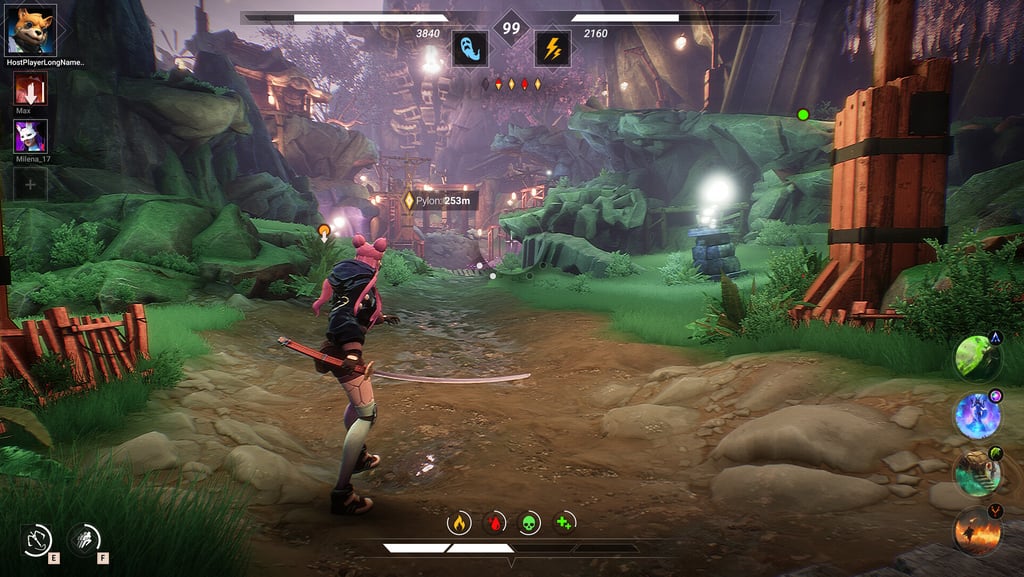
Task: Activate the blue spirit figure ability
Action: coord(977,415)
